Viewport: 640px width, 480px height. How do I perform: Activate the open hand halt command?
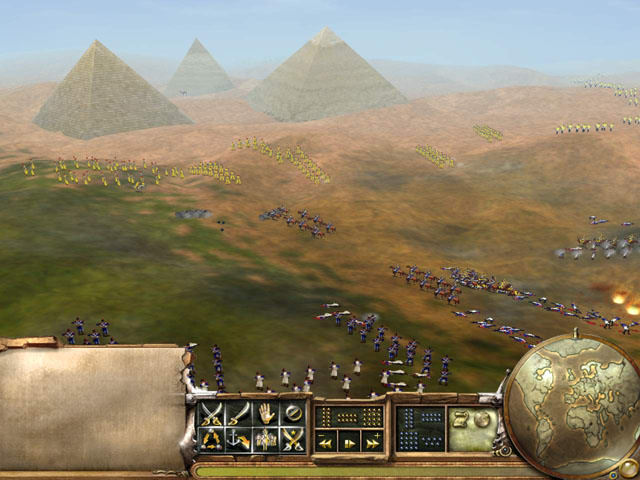click(265, 412)
